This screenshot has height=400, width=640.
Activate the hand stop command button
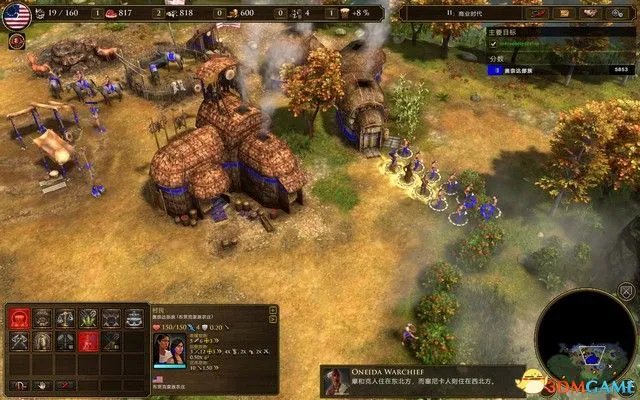[43, 385]
